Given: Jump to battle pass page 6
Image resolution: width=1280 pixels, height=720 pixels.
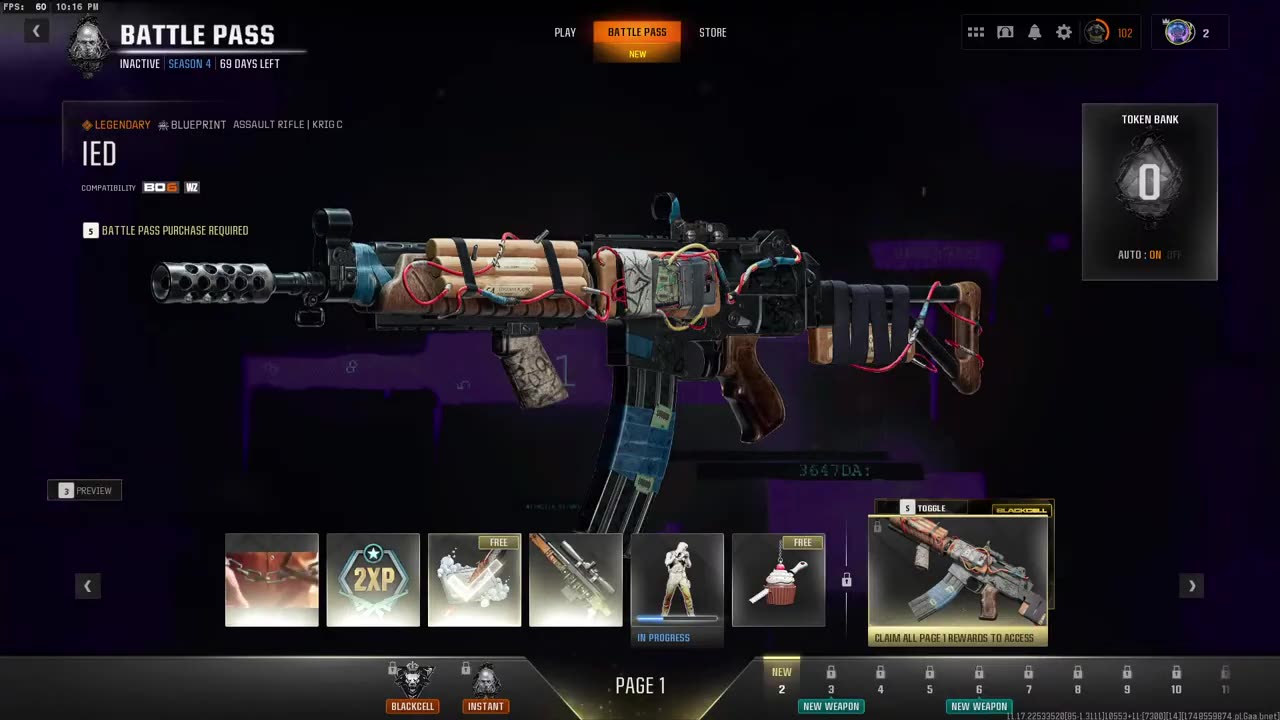Looking at the screenshot, I should (978, 680).
